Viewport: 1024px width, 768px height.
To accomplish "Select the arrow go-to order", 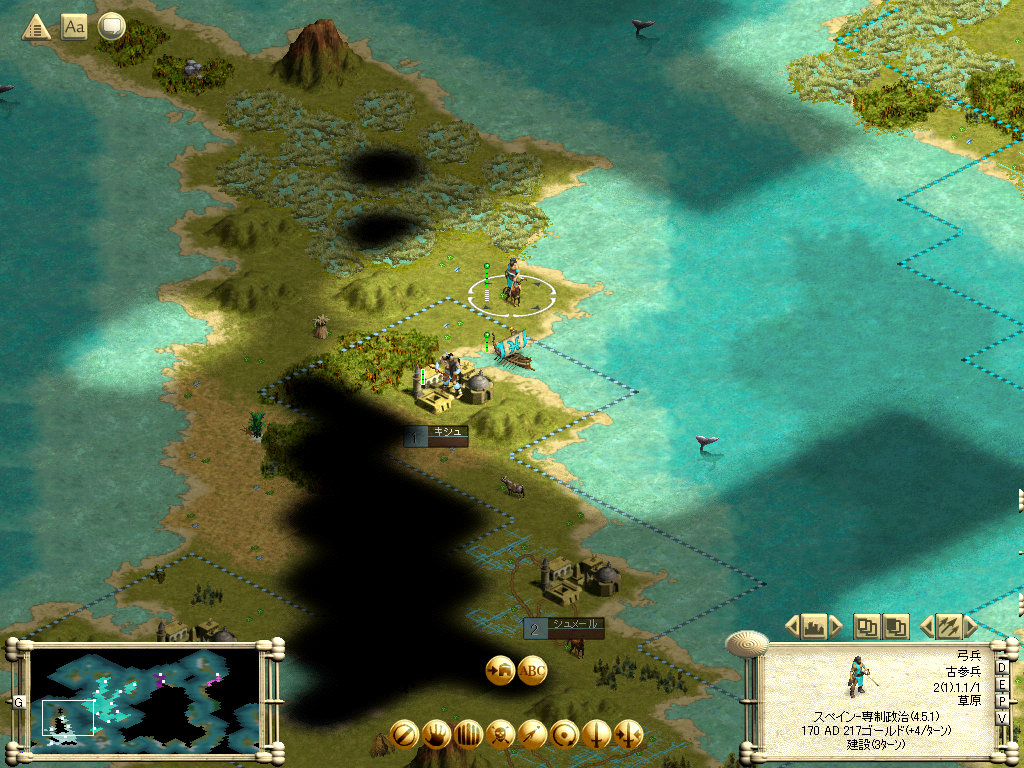I will tap(532, 734).
